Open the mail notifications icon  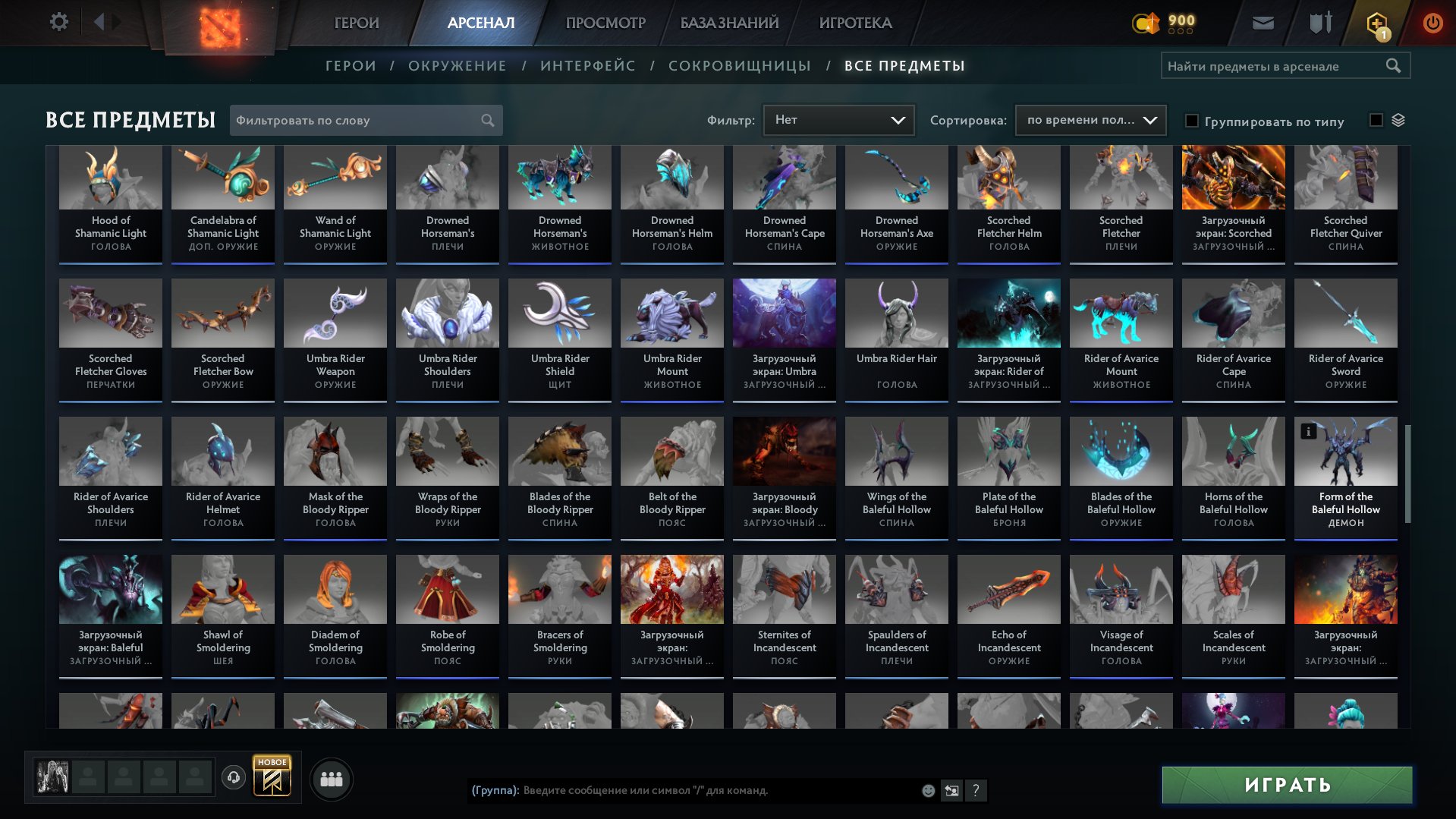[1262, 22]
